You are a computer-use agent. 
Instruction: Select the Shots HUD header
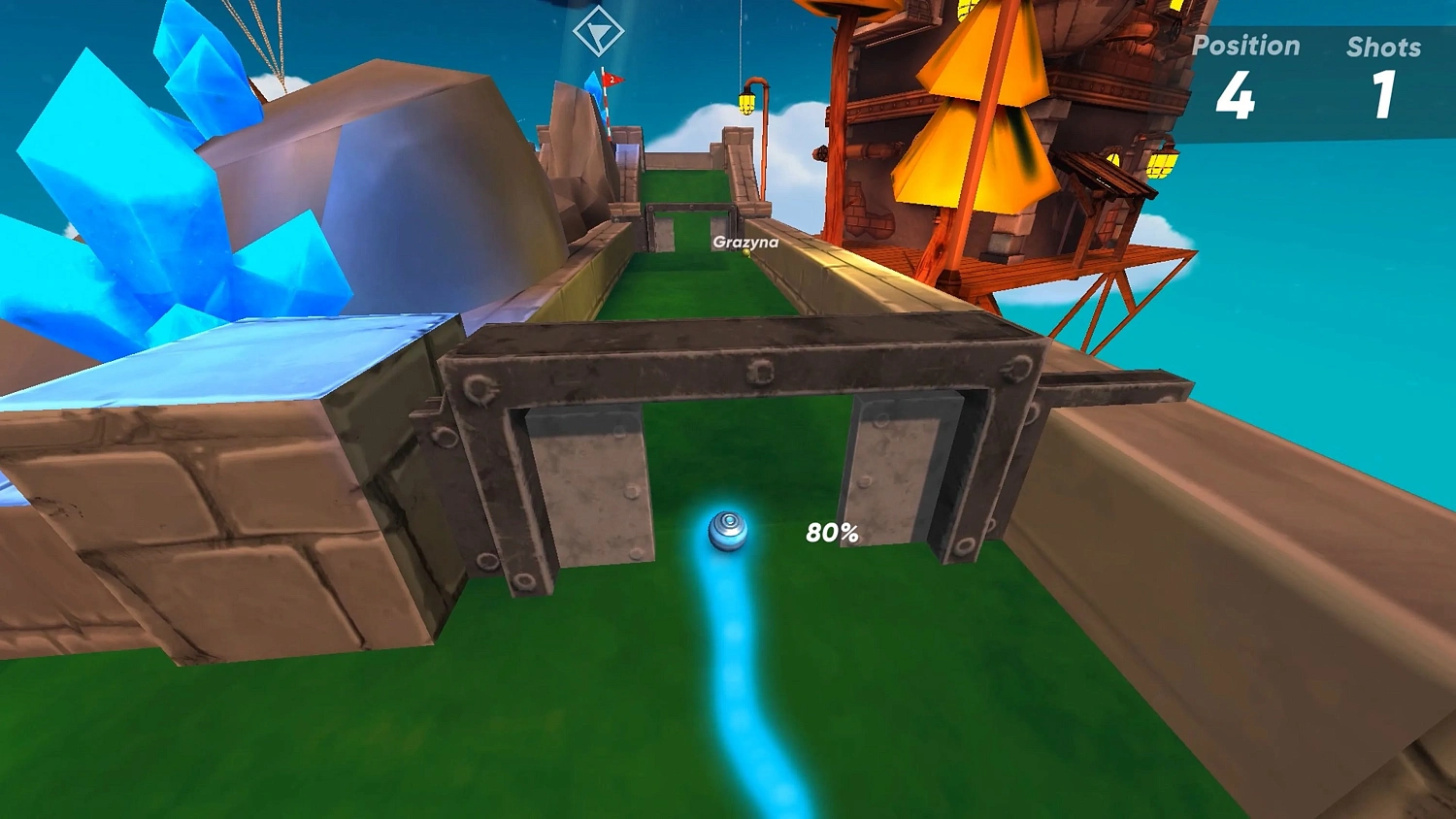point(1385,46)
